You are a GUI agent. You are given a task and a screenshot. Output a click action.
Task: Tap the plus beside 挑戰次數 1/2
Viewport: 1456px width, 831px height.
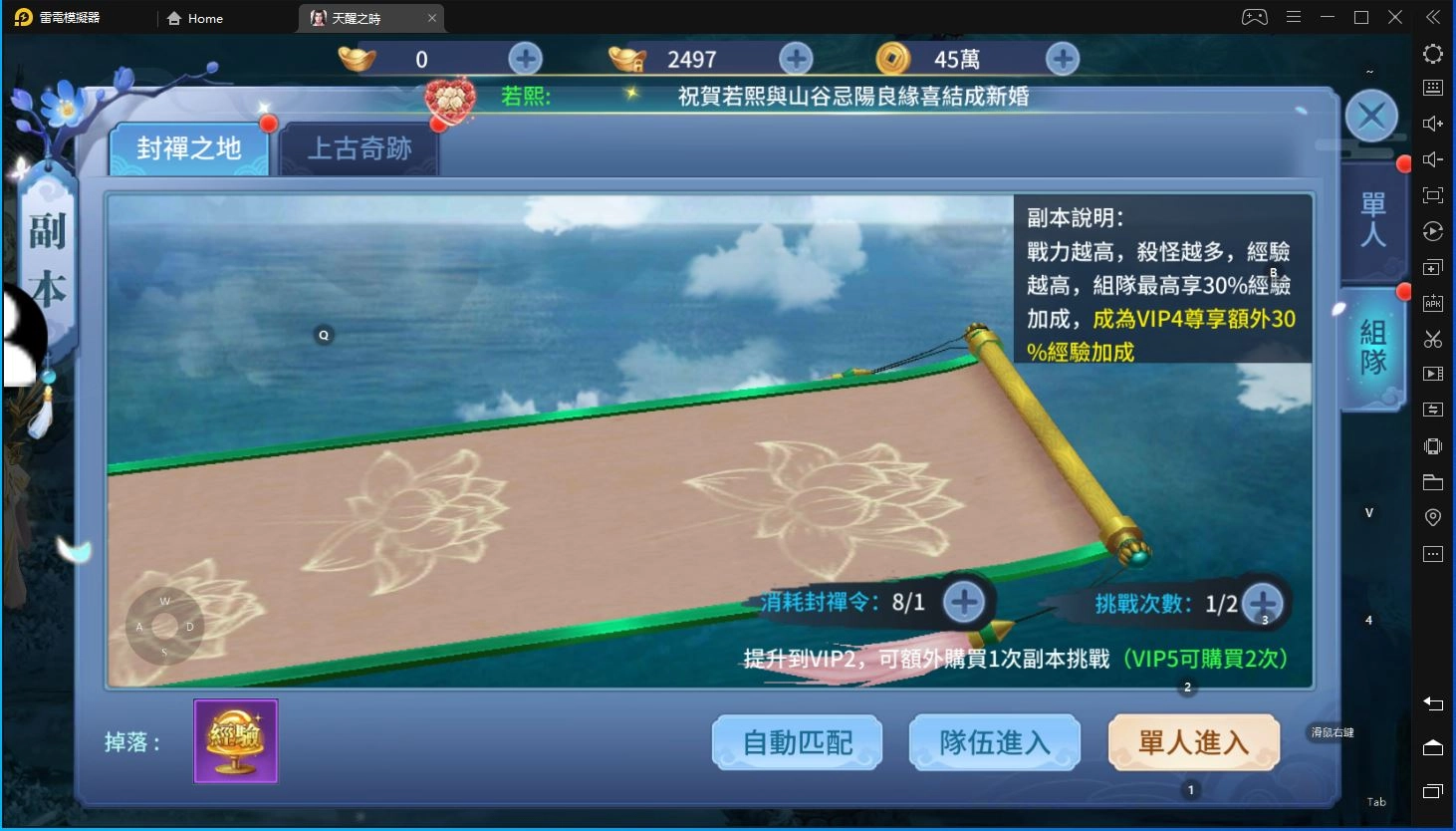click(x=1263, y=602)
